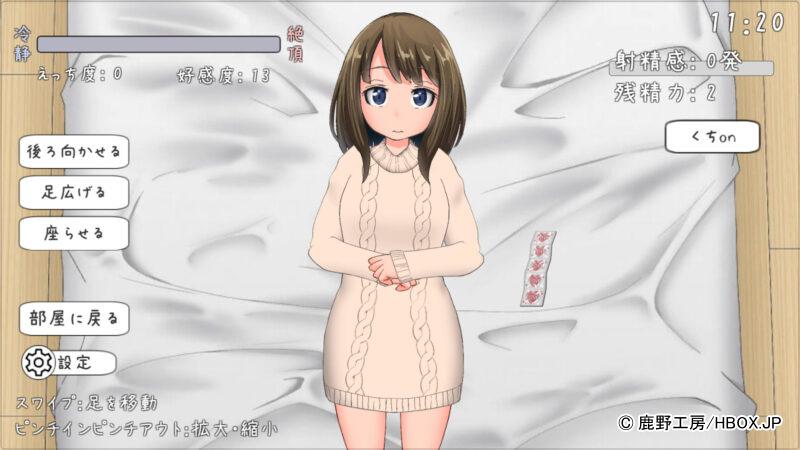Choose the 座らせる button
The image size is (800, 450).
pos(74,234)
